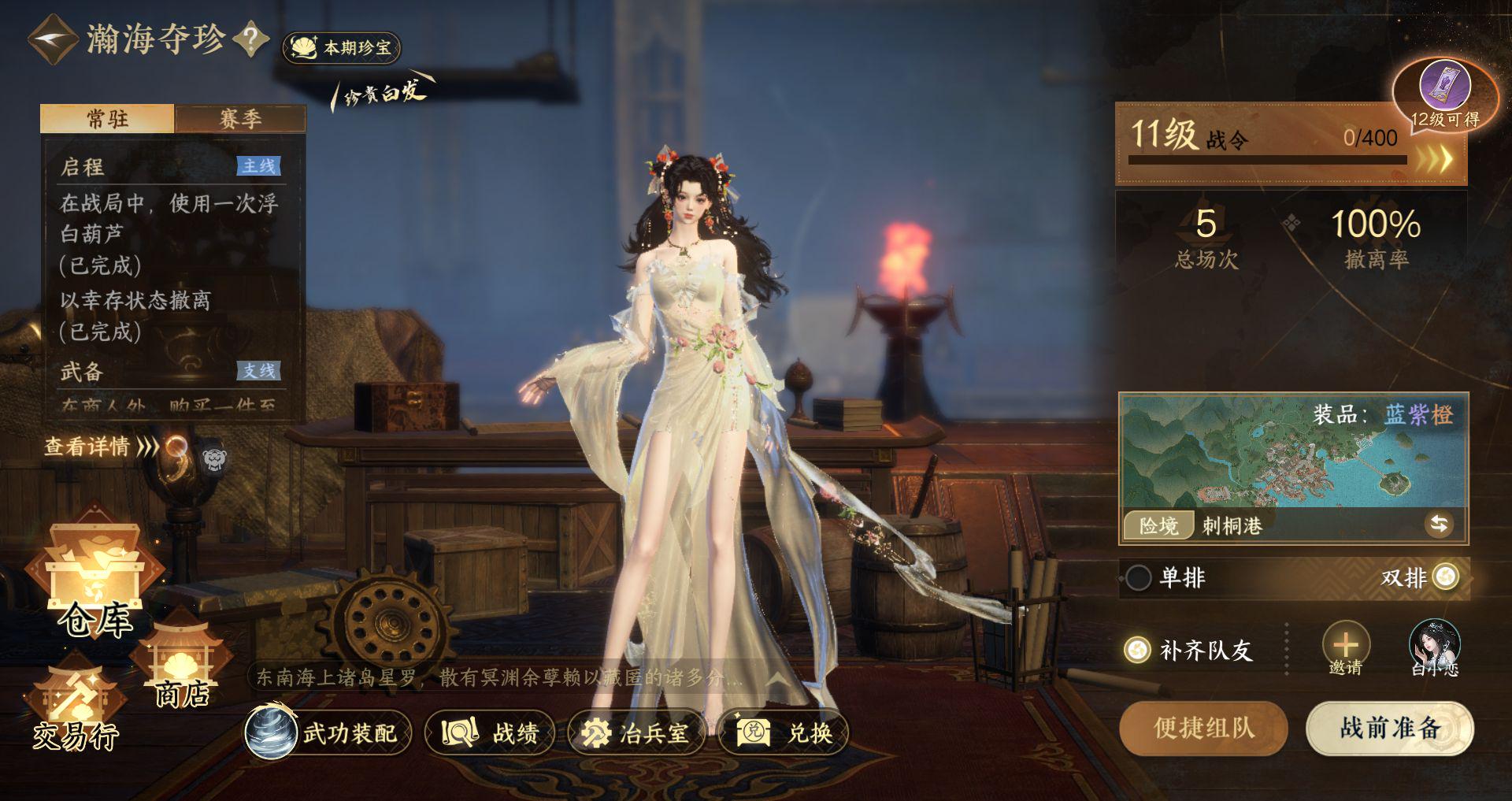The width and height of the screenshot is (1512, 801).
Task: Invite a teammate with the 邀请 button
Action: 1345,648
